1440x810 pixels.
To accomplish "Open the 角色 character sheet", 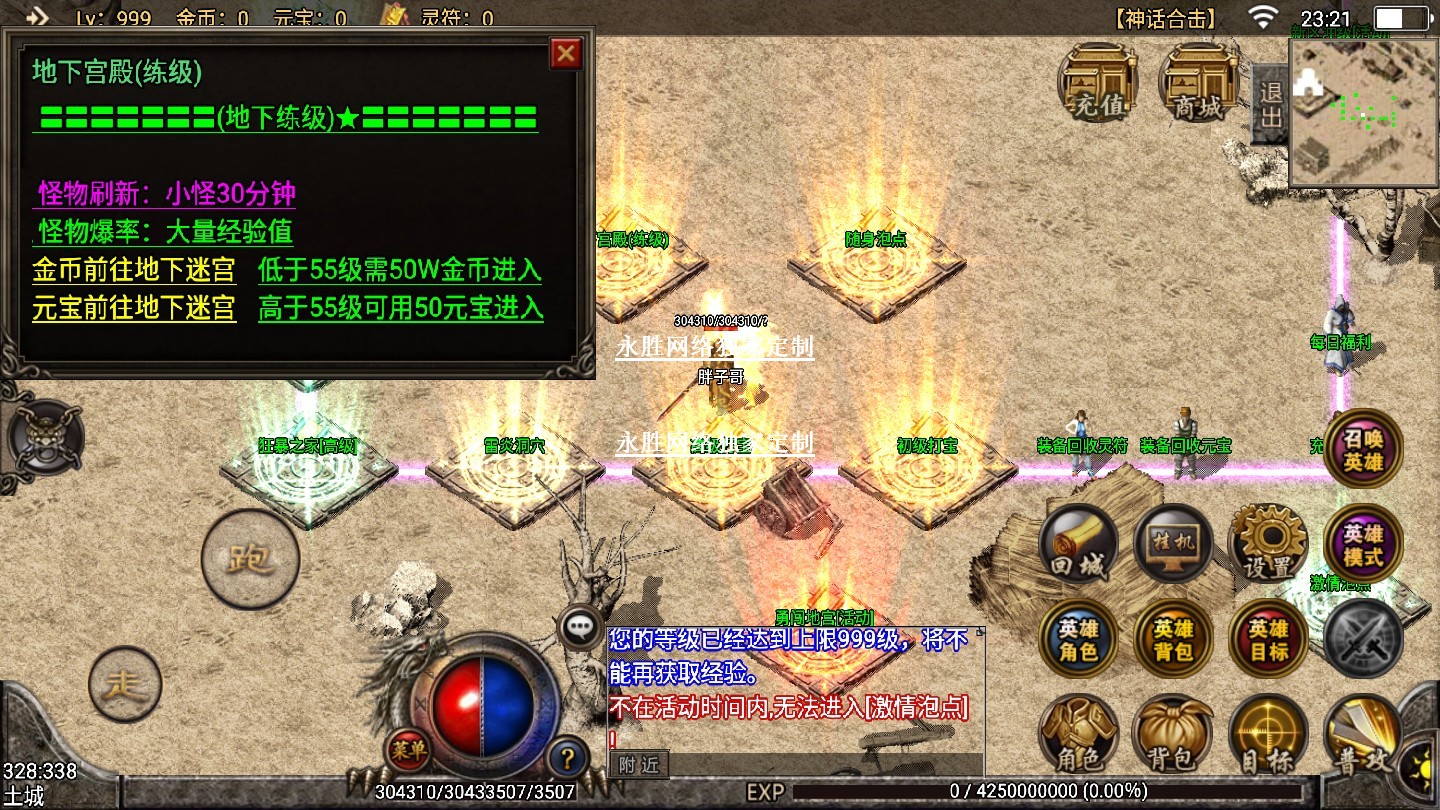I will pyautogui.click(x=1079, y=735).
